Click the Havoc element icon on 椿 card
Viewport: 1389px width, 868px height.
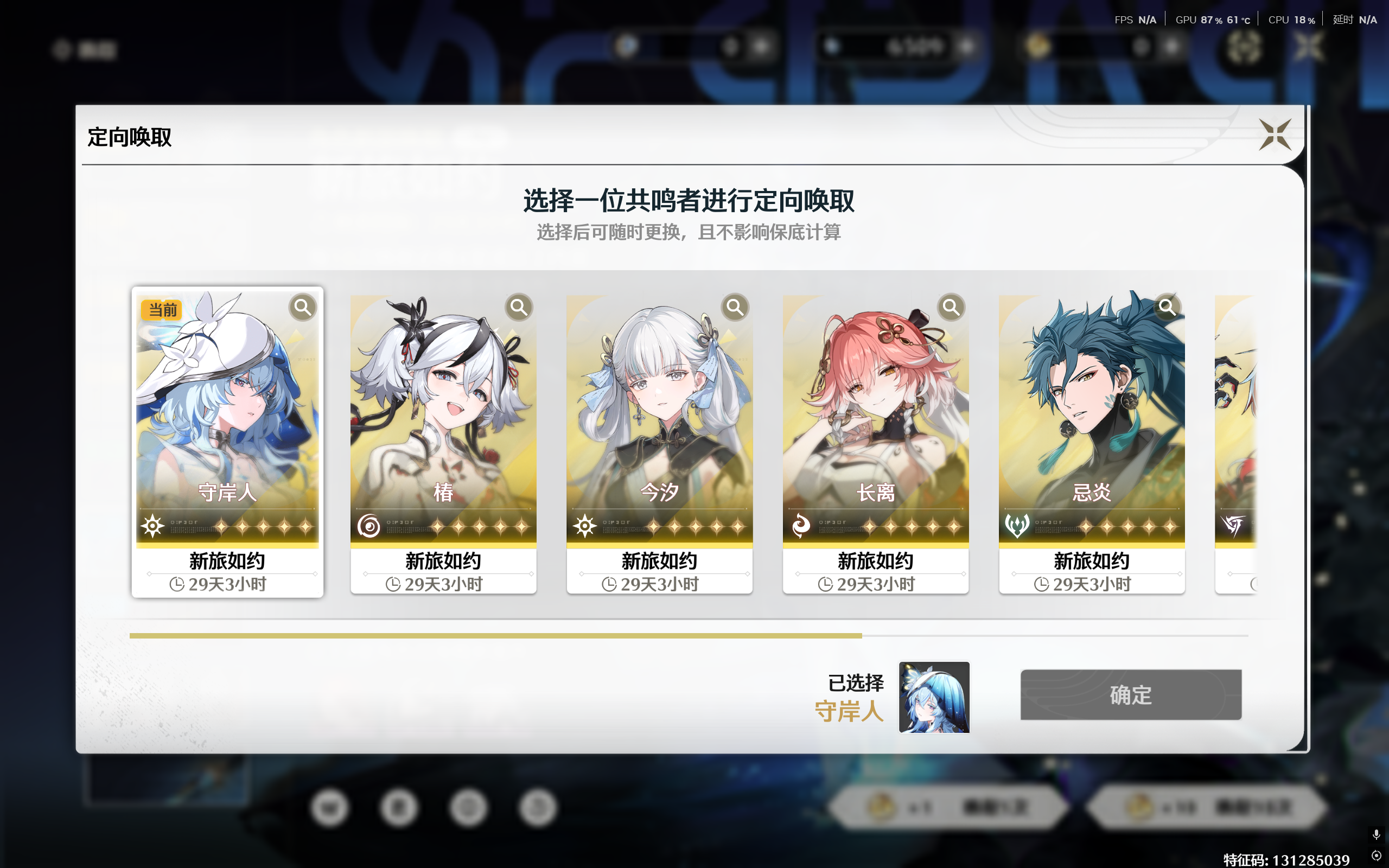click(x=368, y=525)
